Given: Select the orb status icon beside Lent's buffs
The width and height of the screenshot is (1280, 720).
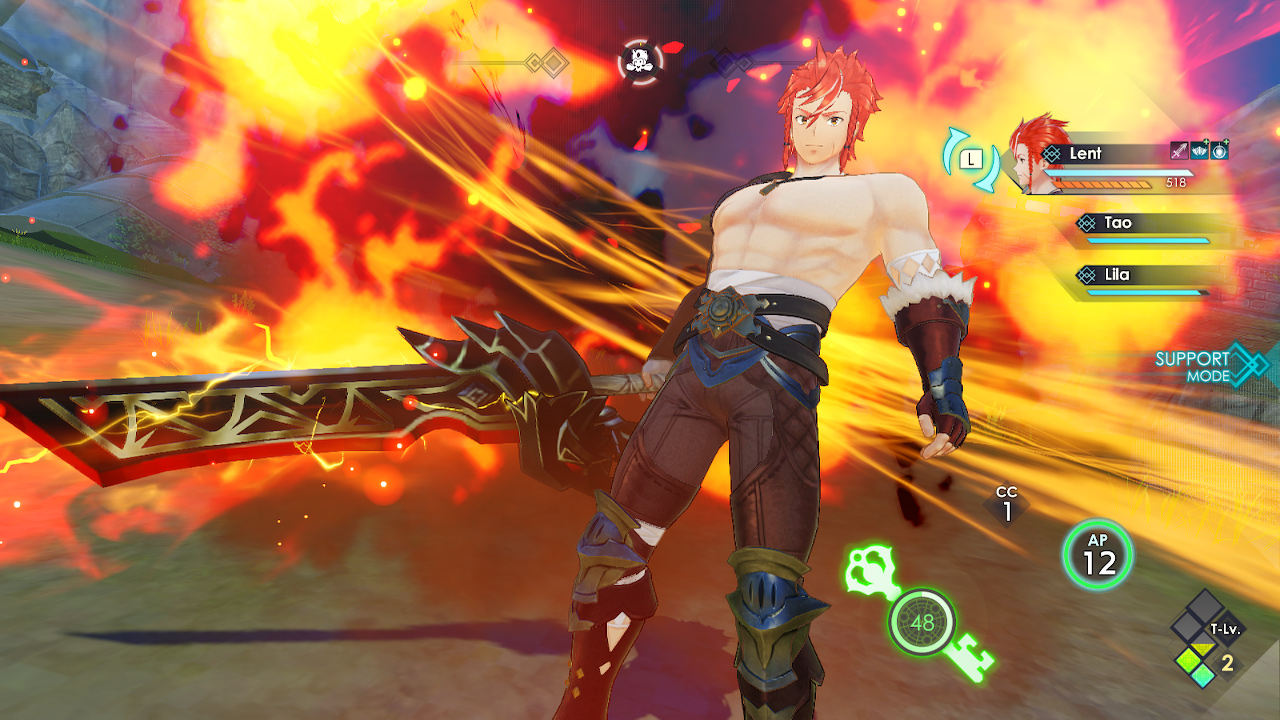Looking at the screenshot, I should (x=1219, y=151).
